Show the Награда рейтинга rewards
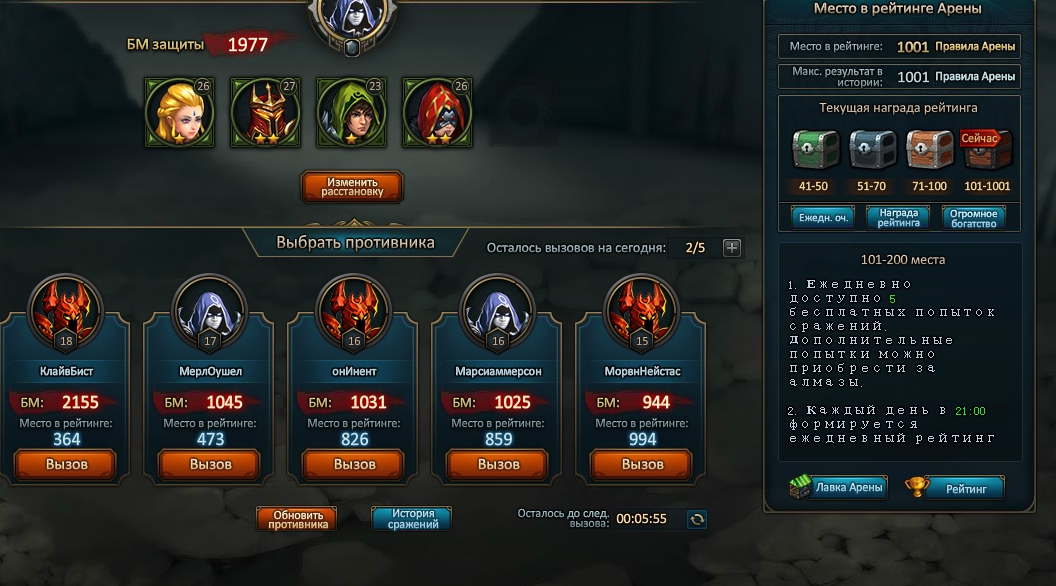This screenshot has width=1056, height=586. pos(898,217)
